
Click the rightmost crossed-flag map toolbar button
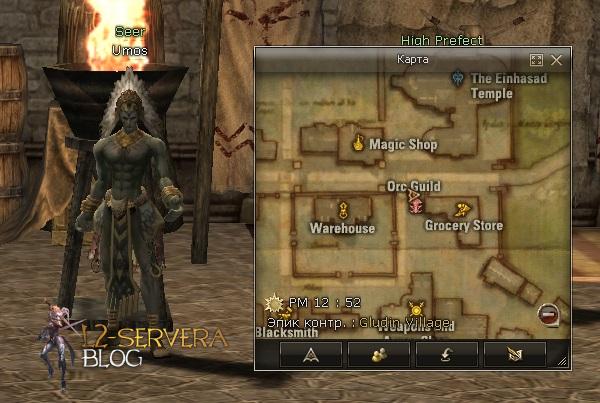click(x=513, y=354)
